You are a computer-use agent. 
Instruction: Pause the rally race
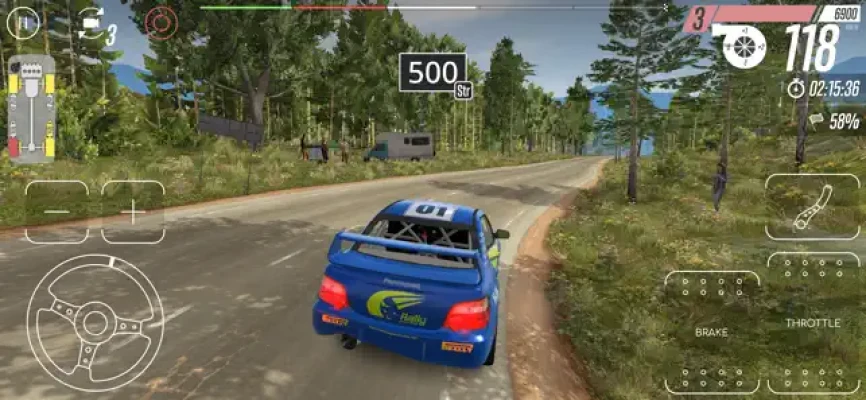pyautogui.click(x=23, y=20)
